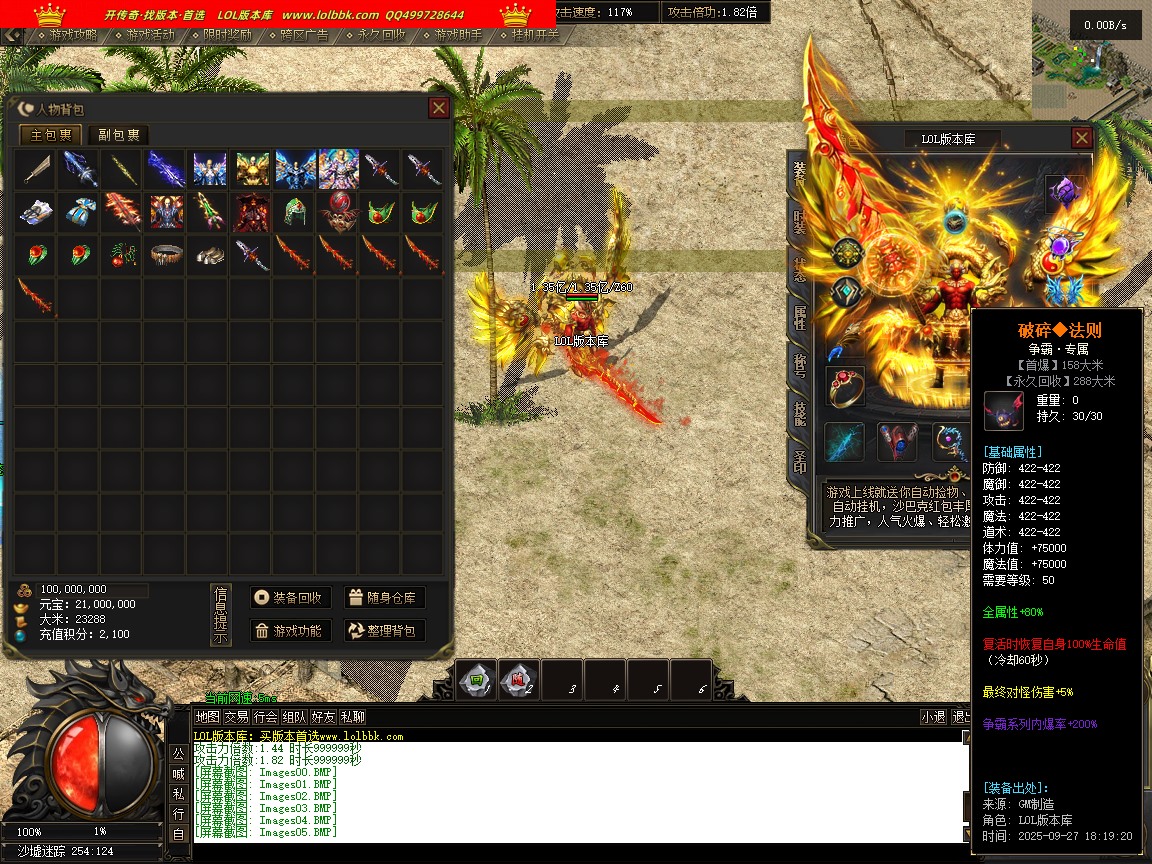Pick the red winged orb bag item
Image resolution: width=1152 pixels, height=864 pixels.
point(337,212)
